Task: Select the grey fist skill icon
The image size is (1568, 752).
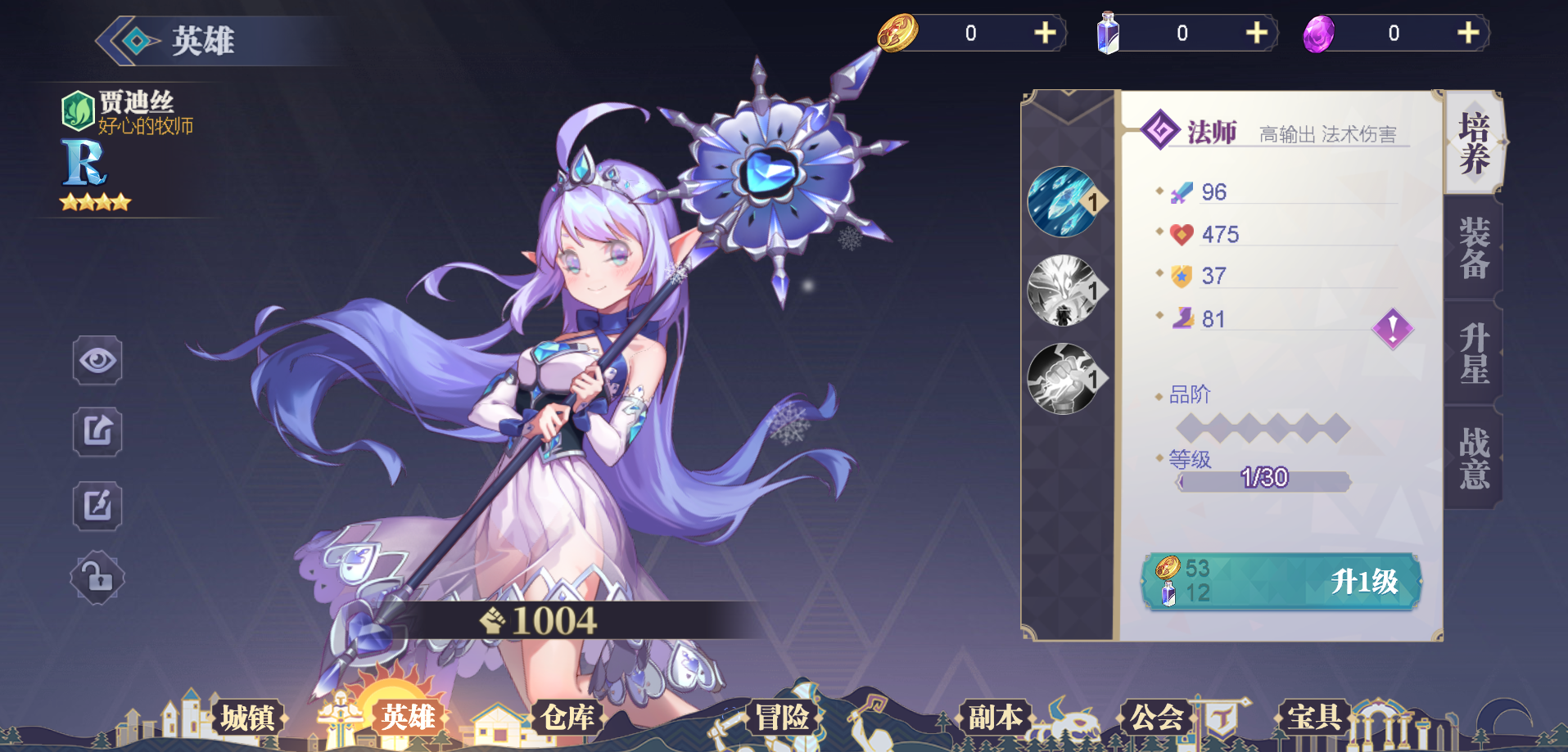Action: coord(1064,379)
